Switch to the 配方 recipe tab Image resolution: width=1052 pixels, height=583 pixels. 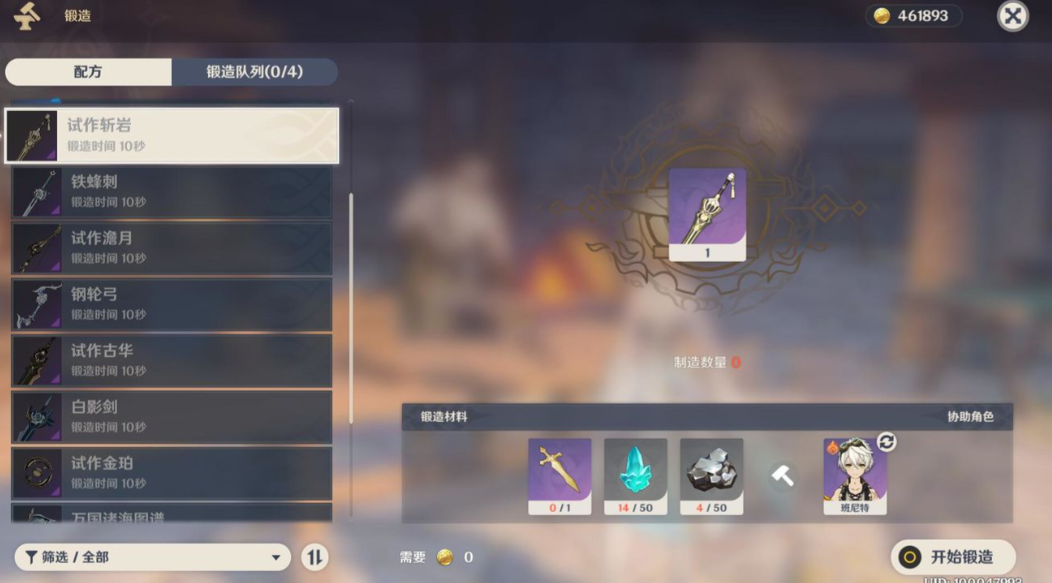coord(88,72)
